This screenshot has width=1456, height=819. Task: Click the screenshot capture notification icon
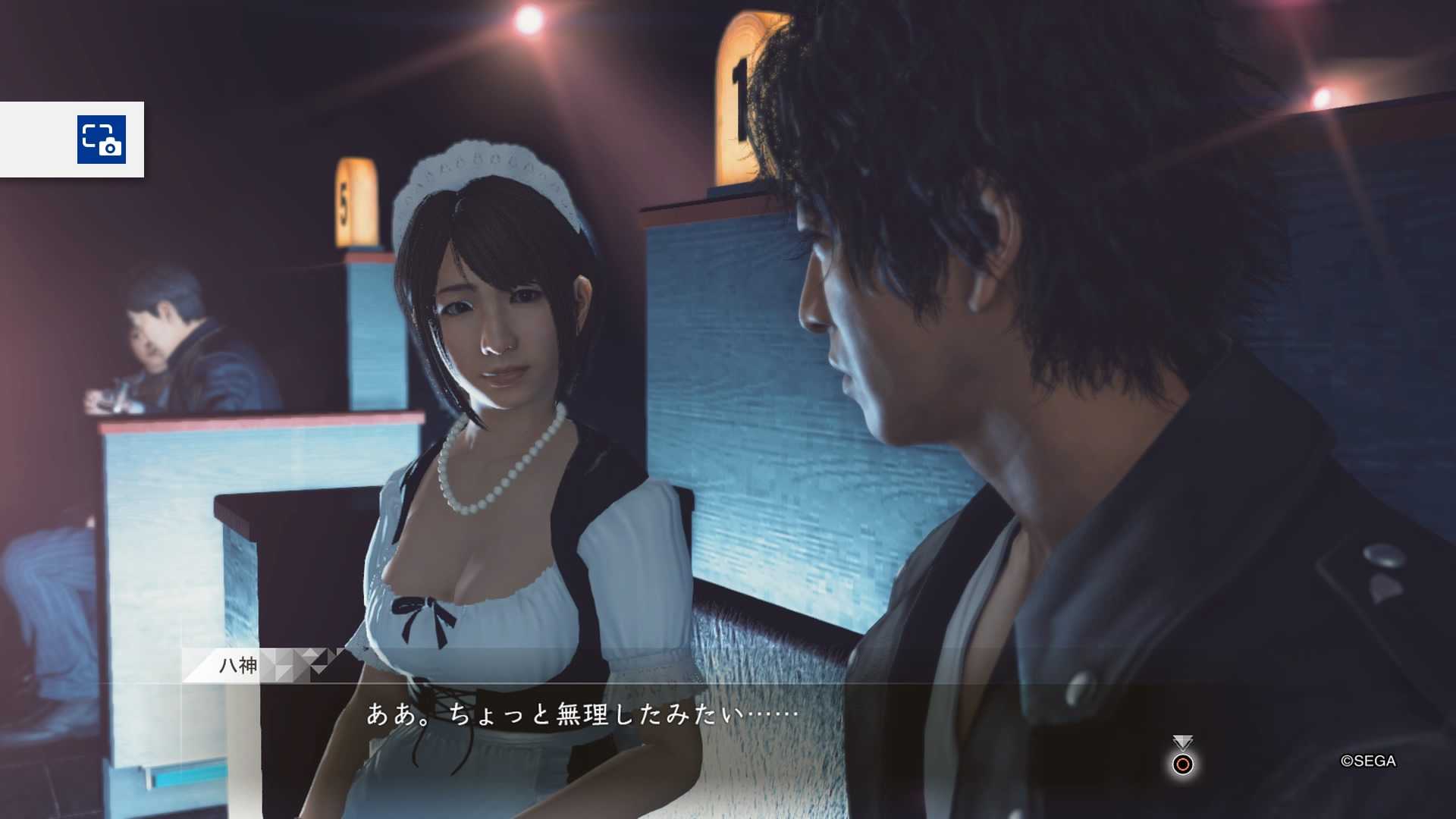[102, 140]
